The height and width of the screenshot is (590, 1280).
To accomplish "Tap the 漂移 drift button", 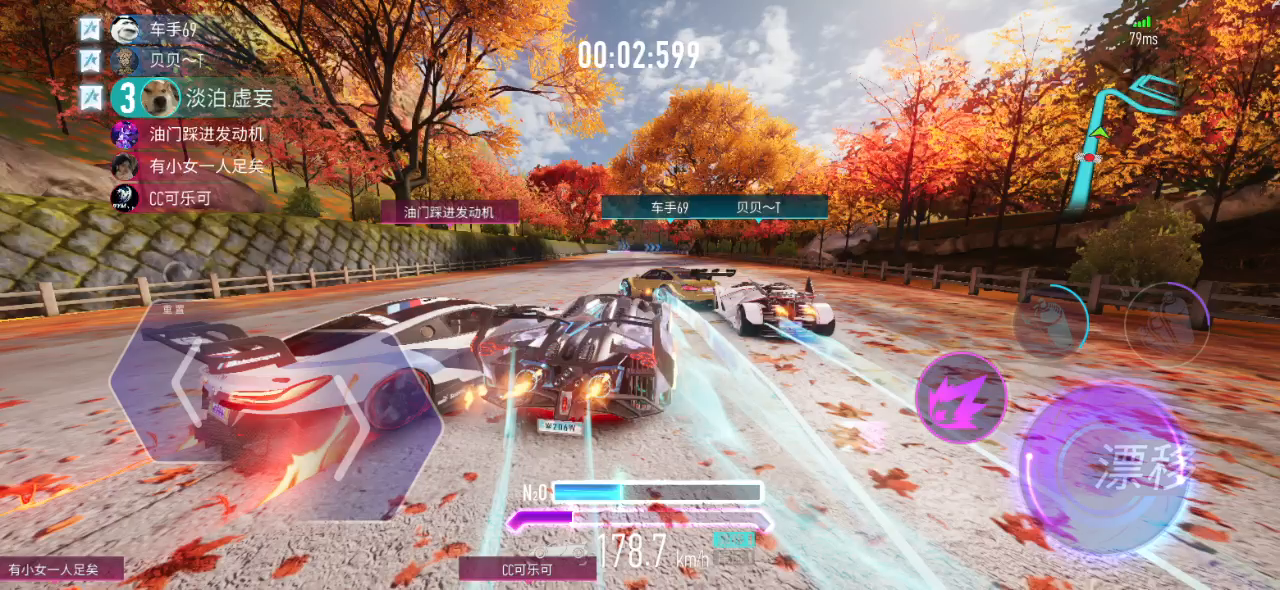I will tap(1110, 468).
